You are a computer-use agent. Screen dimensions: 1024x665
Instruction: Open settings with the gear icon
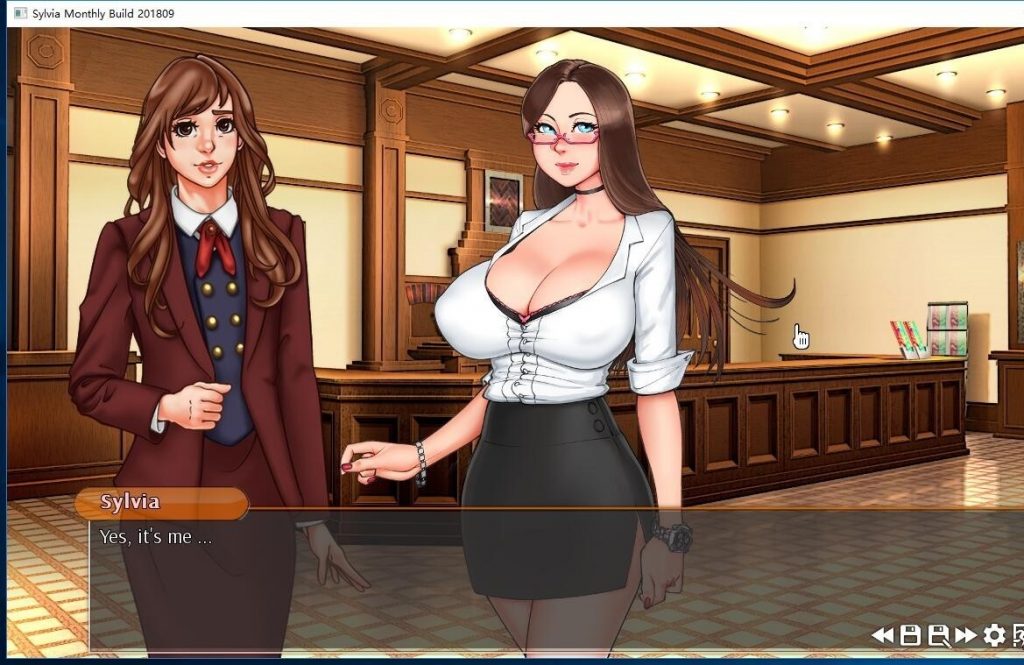point(994,635)
